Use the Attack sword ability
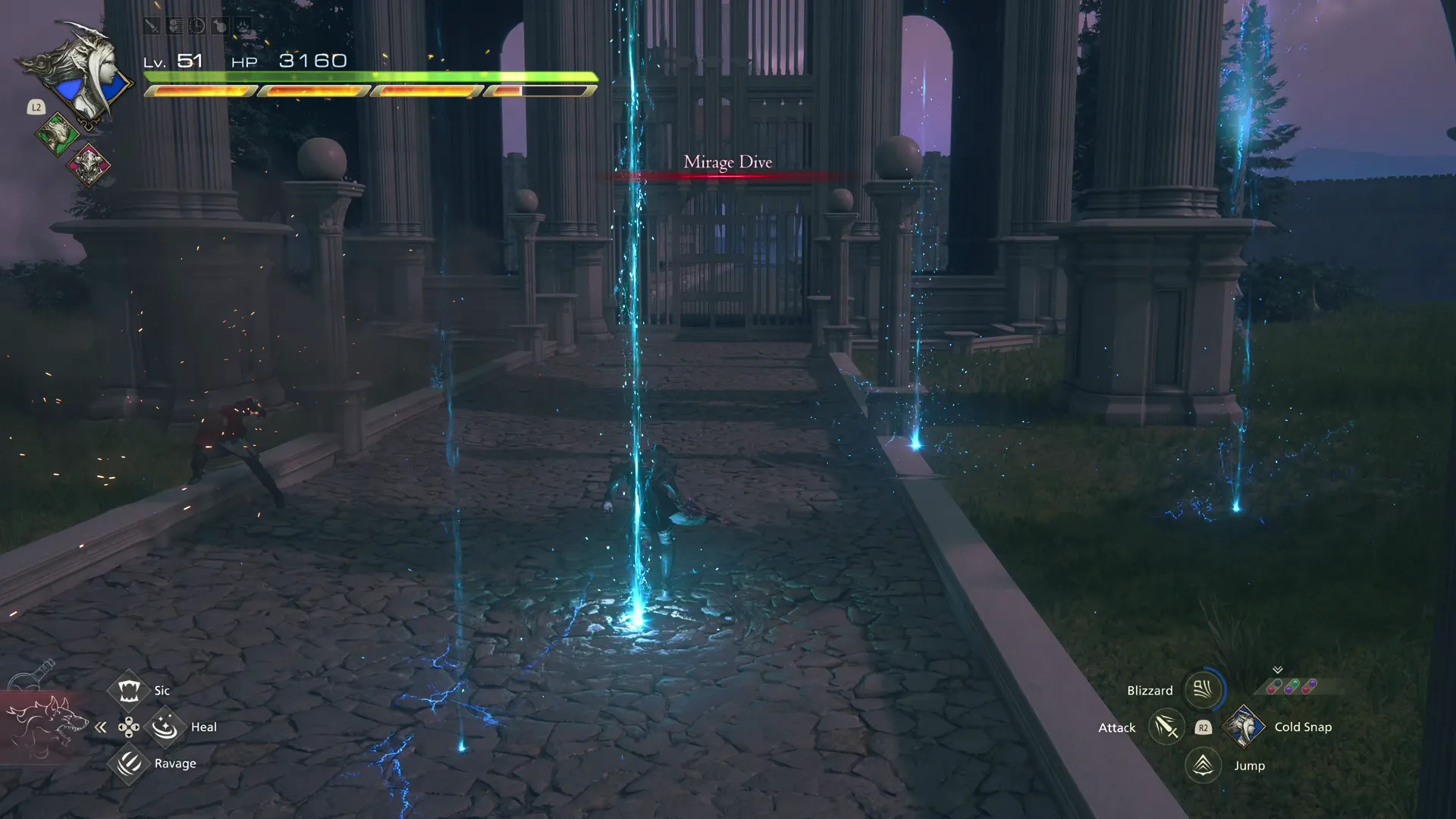The width and height of the screenshot is (1456, 819). (x=1166, y=728)
